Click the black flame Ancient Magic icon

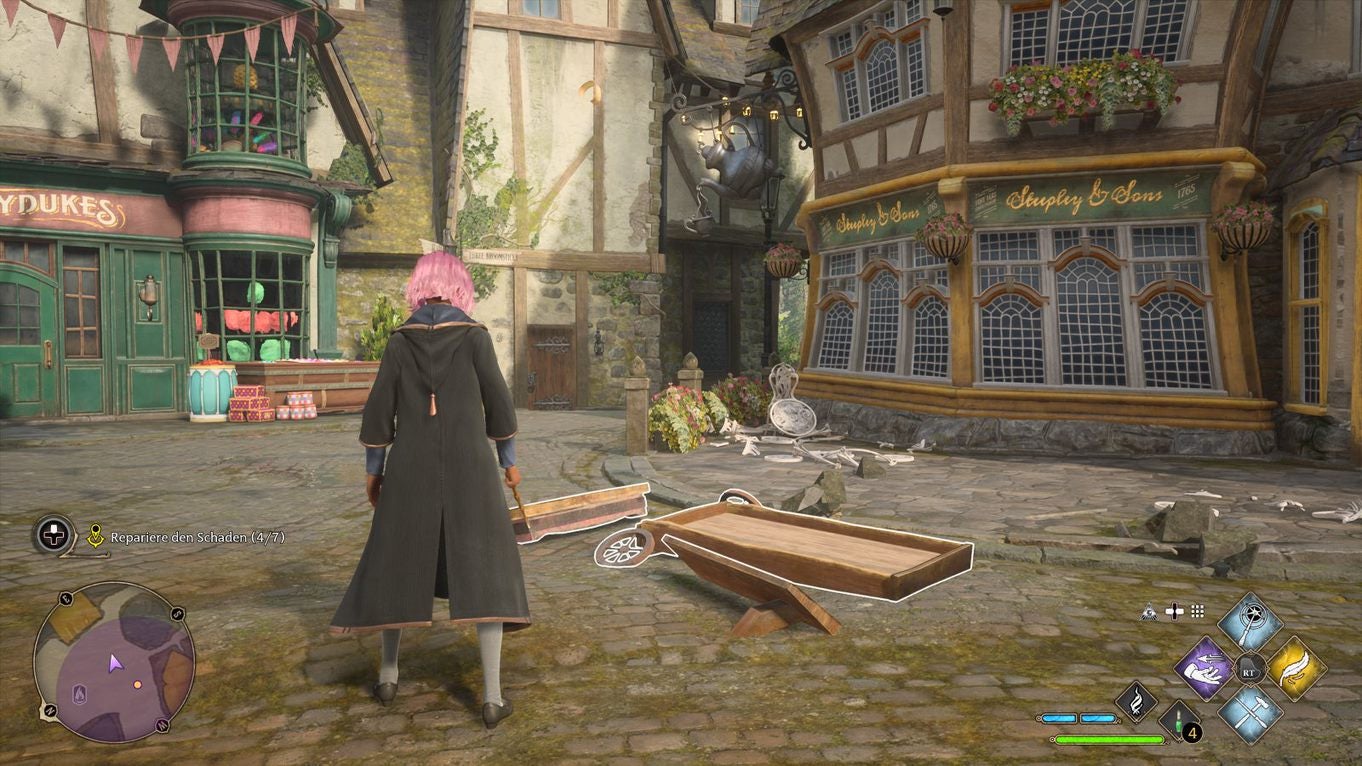1135,703
